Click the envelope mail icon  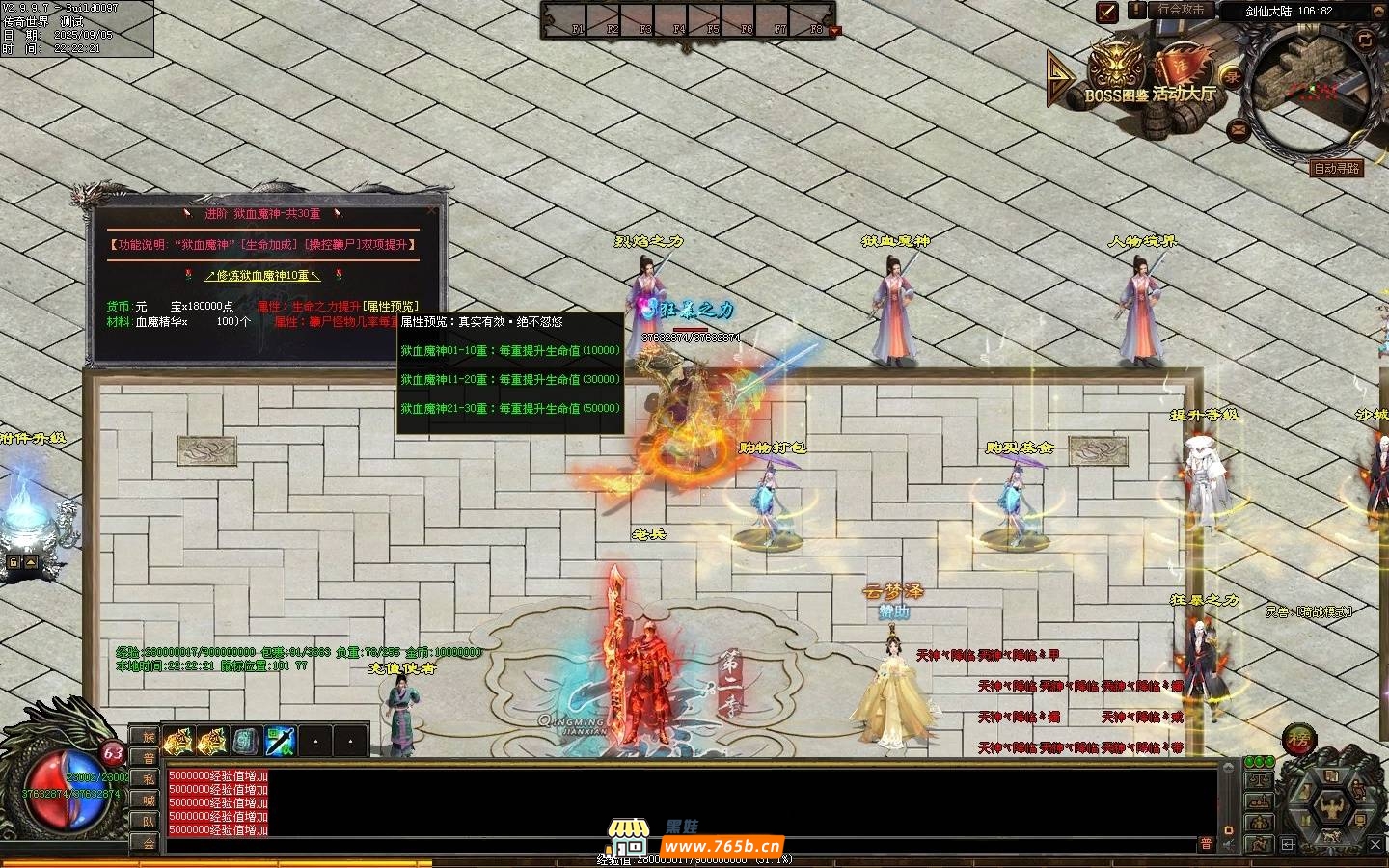(x=1239, y=128)
